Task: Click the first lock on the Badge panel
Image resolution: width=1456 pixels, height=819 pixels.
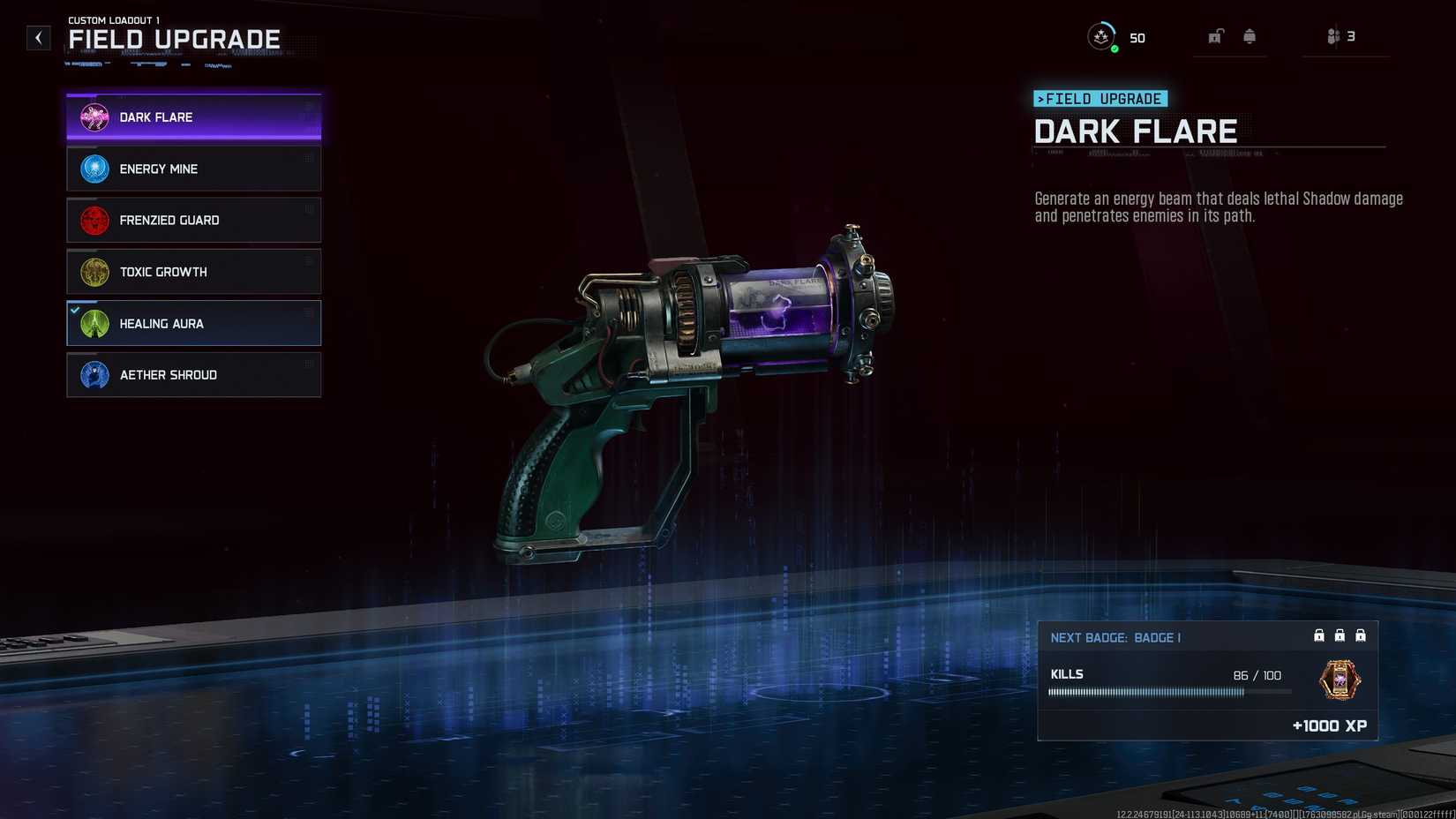Action: click(x=1319, y=635)
